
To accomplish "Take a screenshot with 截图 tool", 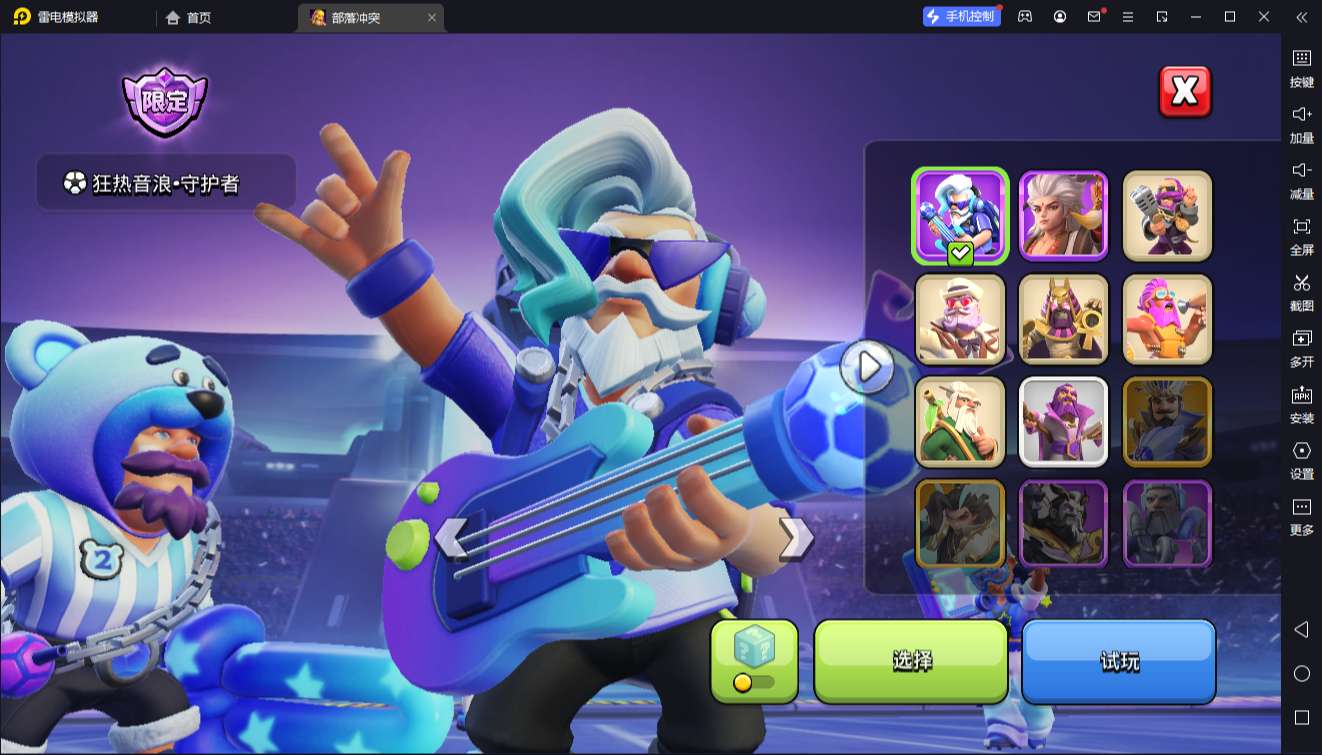I will pos(1301,292).
